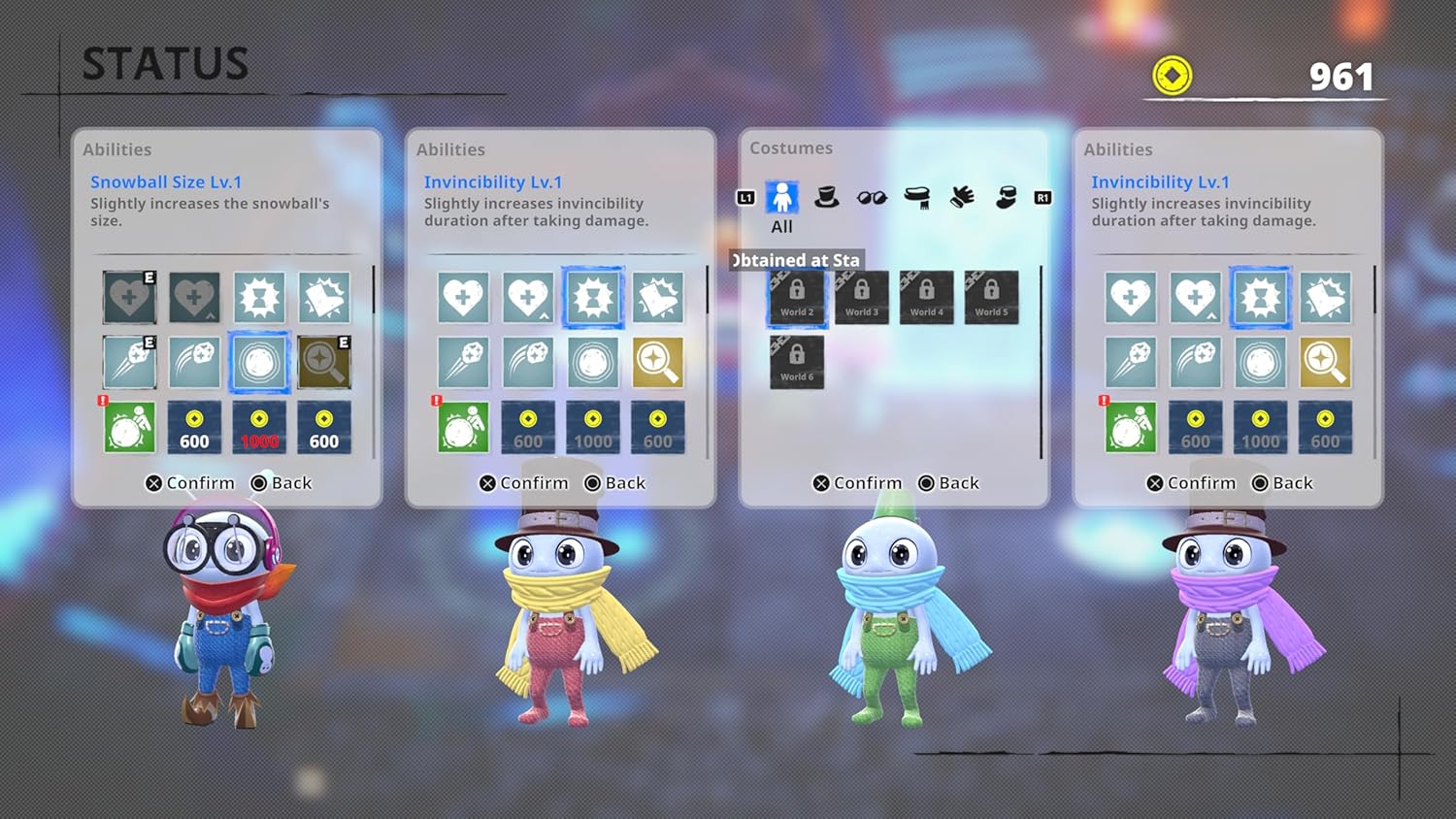Click the R1 shoulder button prompt

click(x=1042, y=197)
